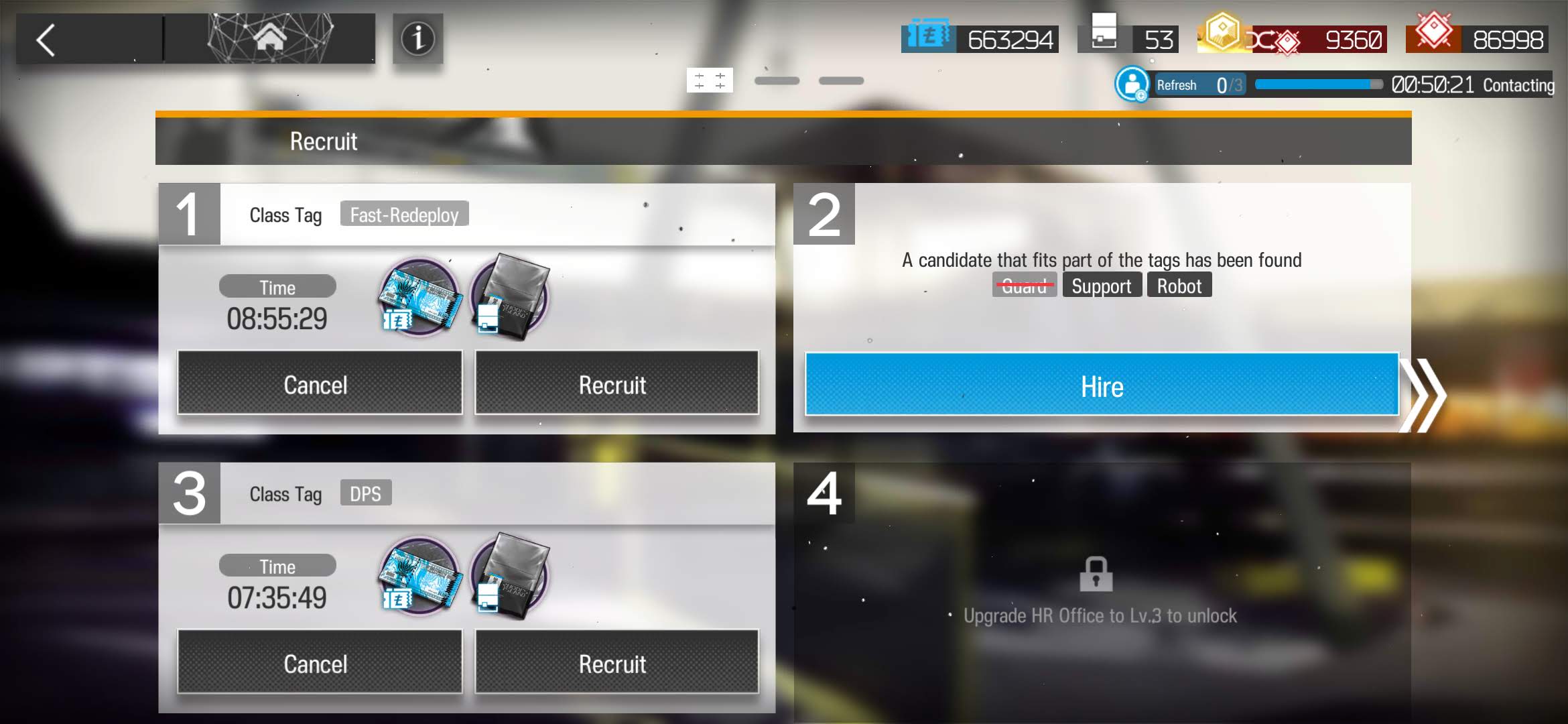The height and width of the screenshot is (724, 1568).
Task: Click the Refresh tag contact icon
Action: [1132, 85]
